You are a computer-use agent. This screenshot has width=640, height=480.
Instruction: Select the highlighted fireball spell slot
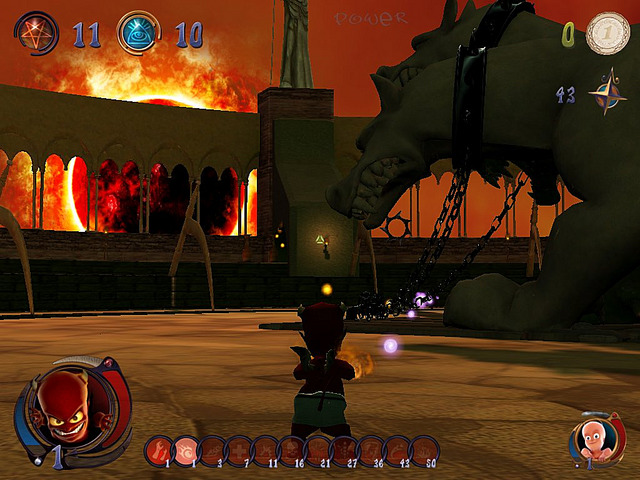tap(185, 450)
